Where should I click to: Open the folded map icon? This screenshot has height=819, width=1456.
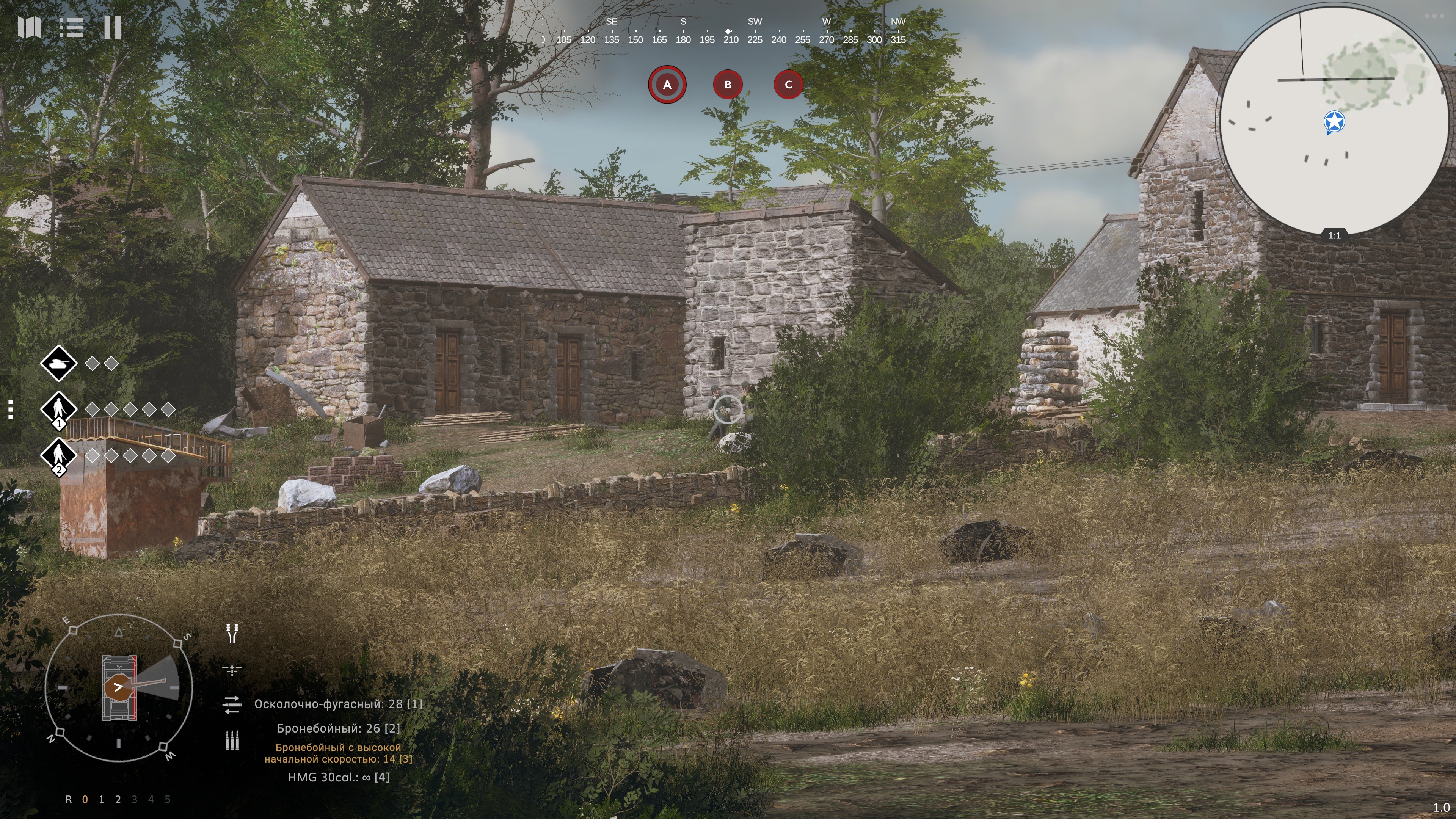(30, 27)
